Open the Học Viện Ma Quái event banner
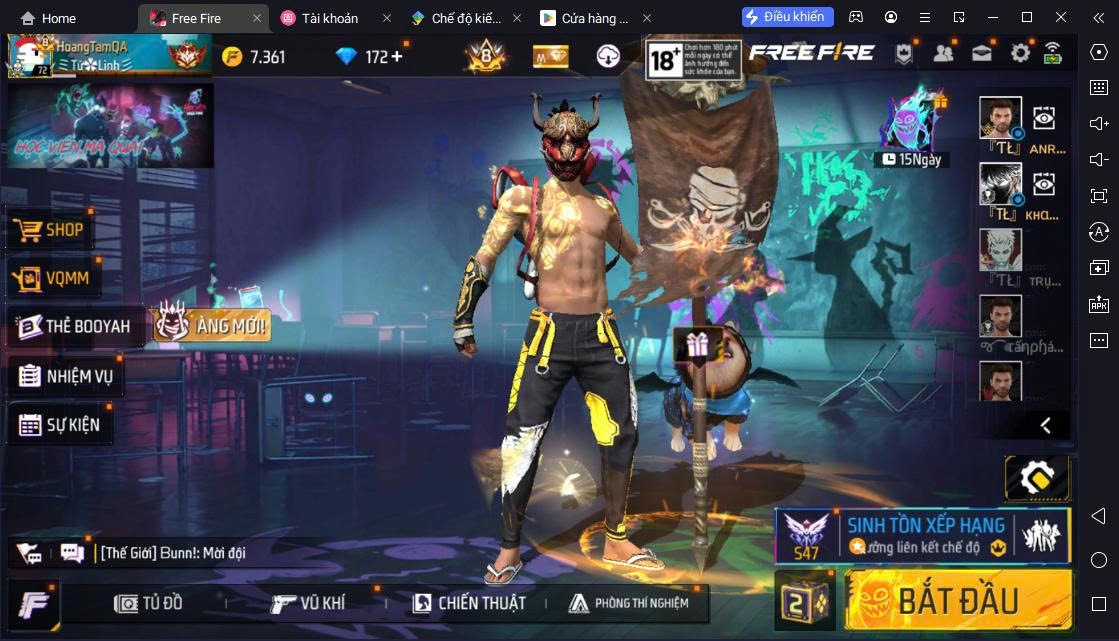Image resolution: width=1119 pixels, height=641 pixels. coord(110,126)
